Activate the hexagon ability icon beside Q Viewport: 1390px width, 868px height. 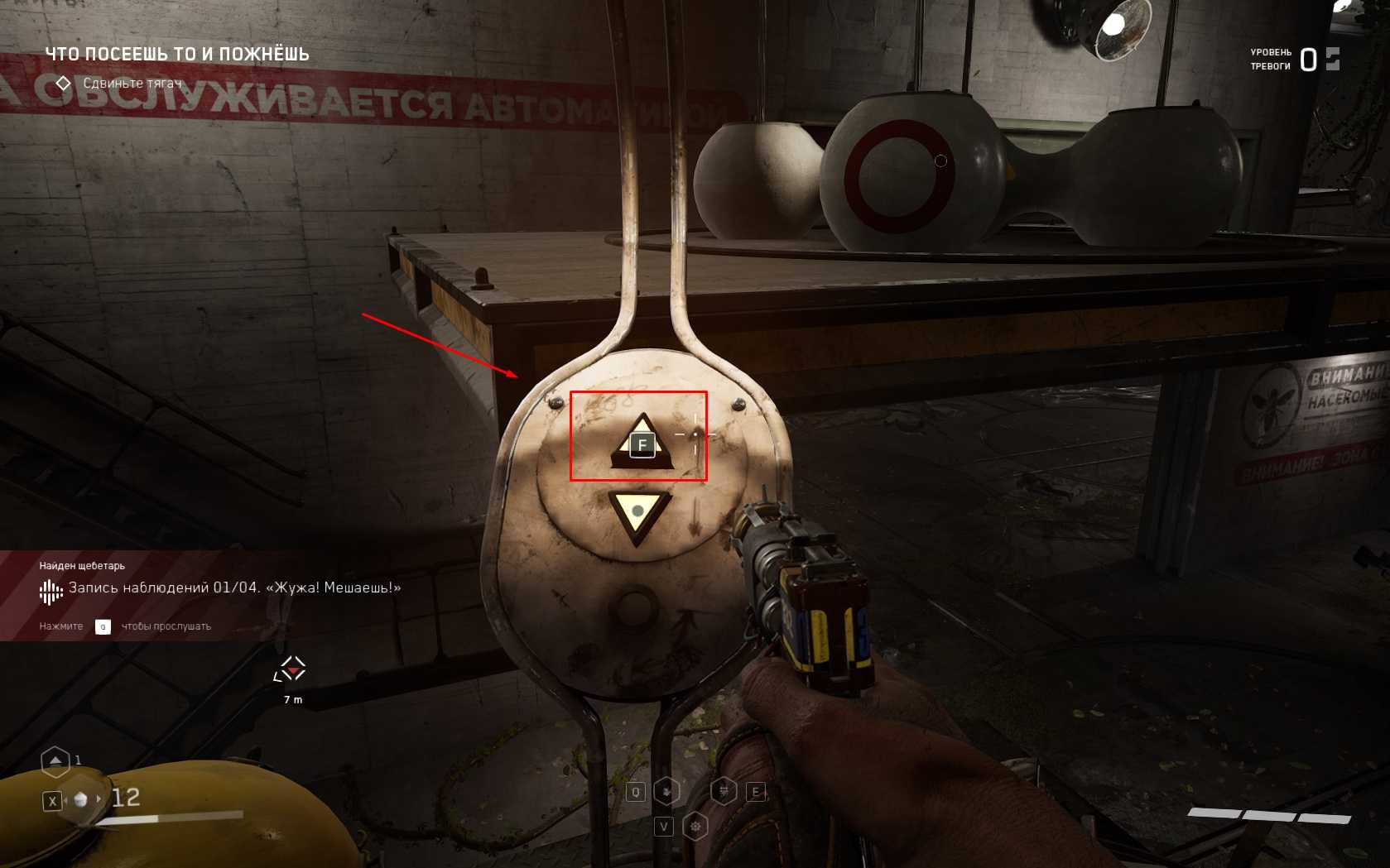pos(666,792)
